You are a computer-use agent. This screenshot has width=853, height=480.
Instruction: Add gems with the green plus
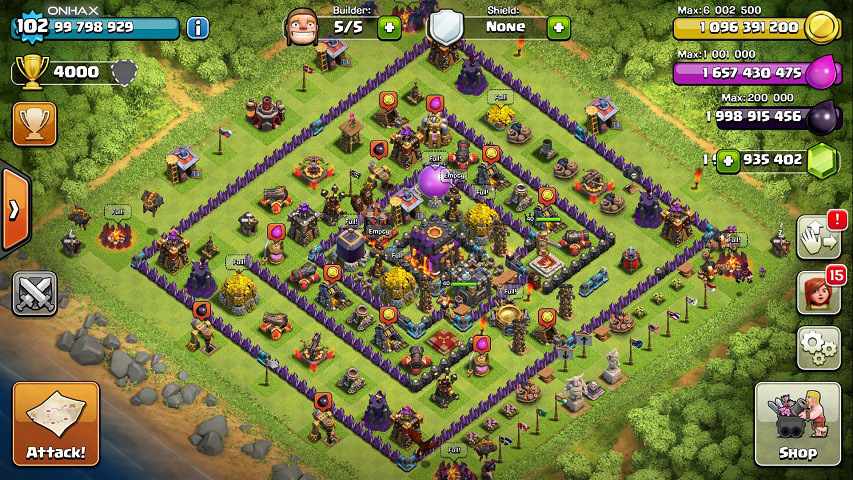point(727,159)
